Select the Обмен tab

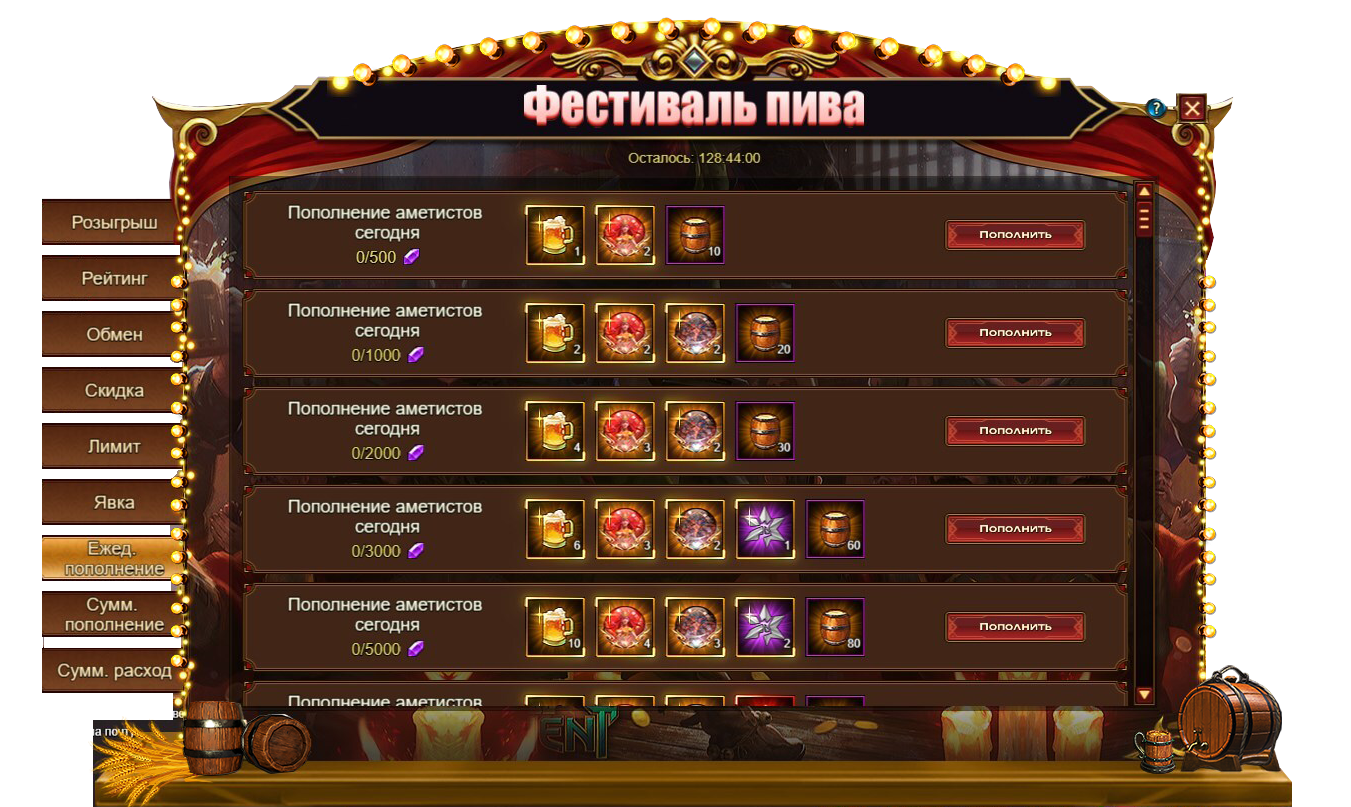pyautogui.click(x=113, y=334)
